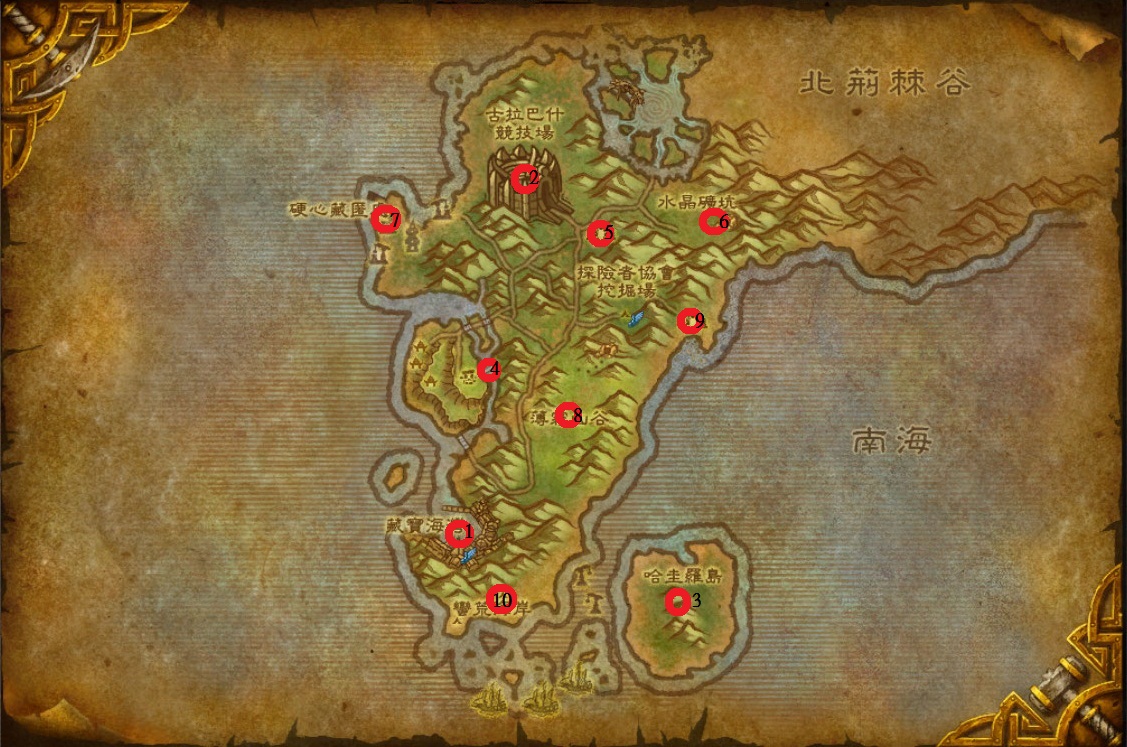
Task: Click map marker number 5
Action: point(598,234)
